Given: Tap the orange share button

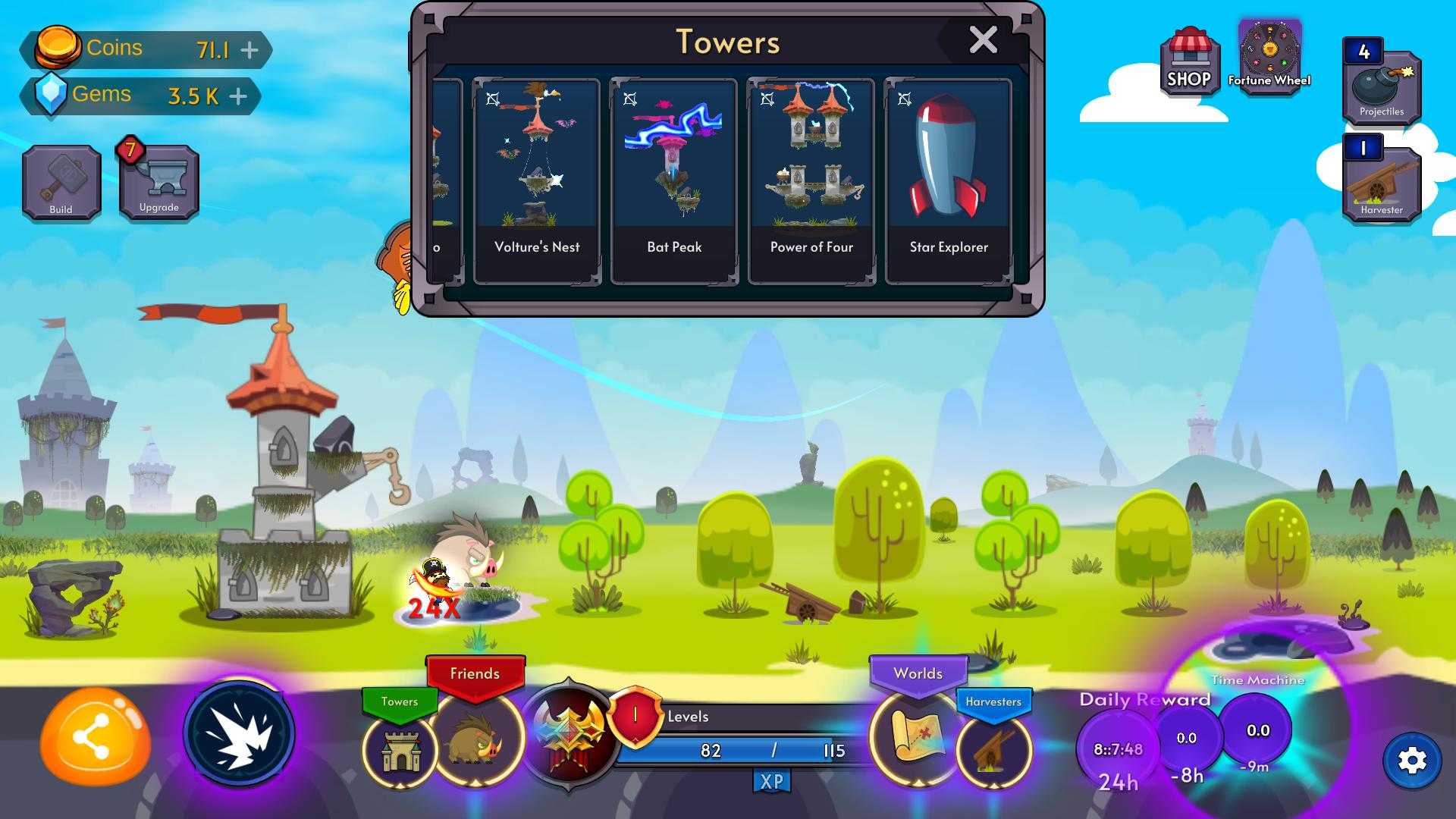Looking at the screenshot, I should pos(94,737).
